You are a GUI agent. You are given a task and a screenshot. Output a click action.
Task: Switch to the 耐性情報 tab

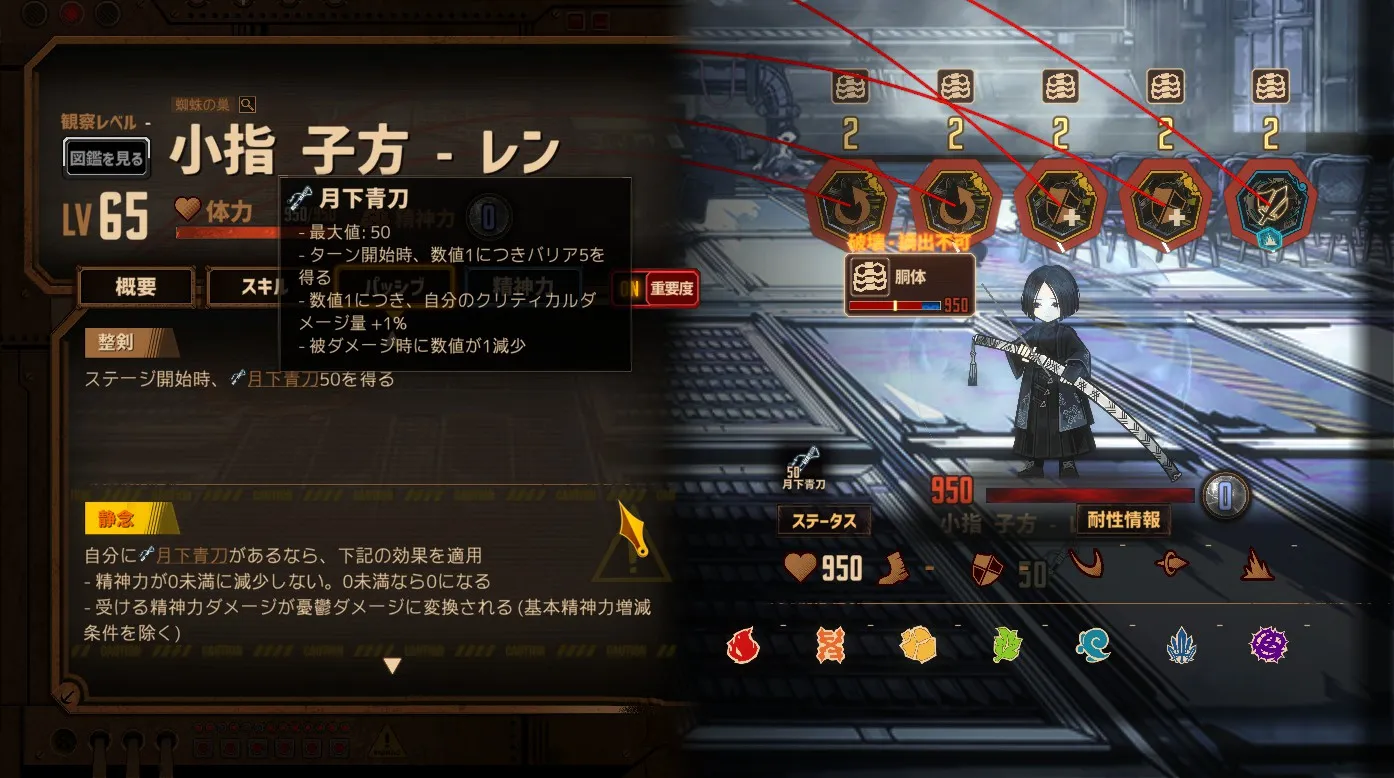[1123, 520]
